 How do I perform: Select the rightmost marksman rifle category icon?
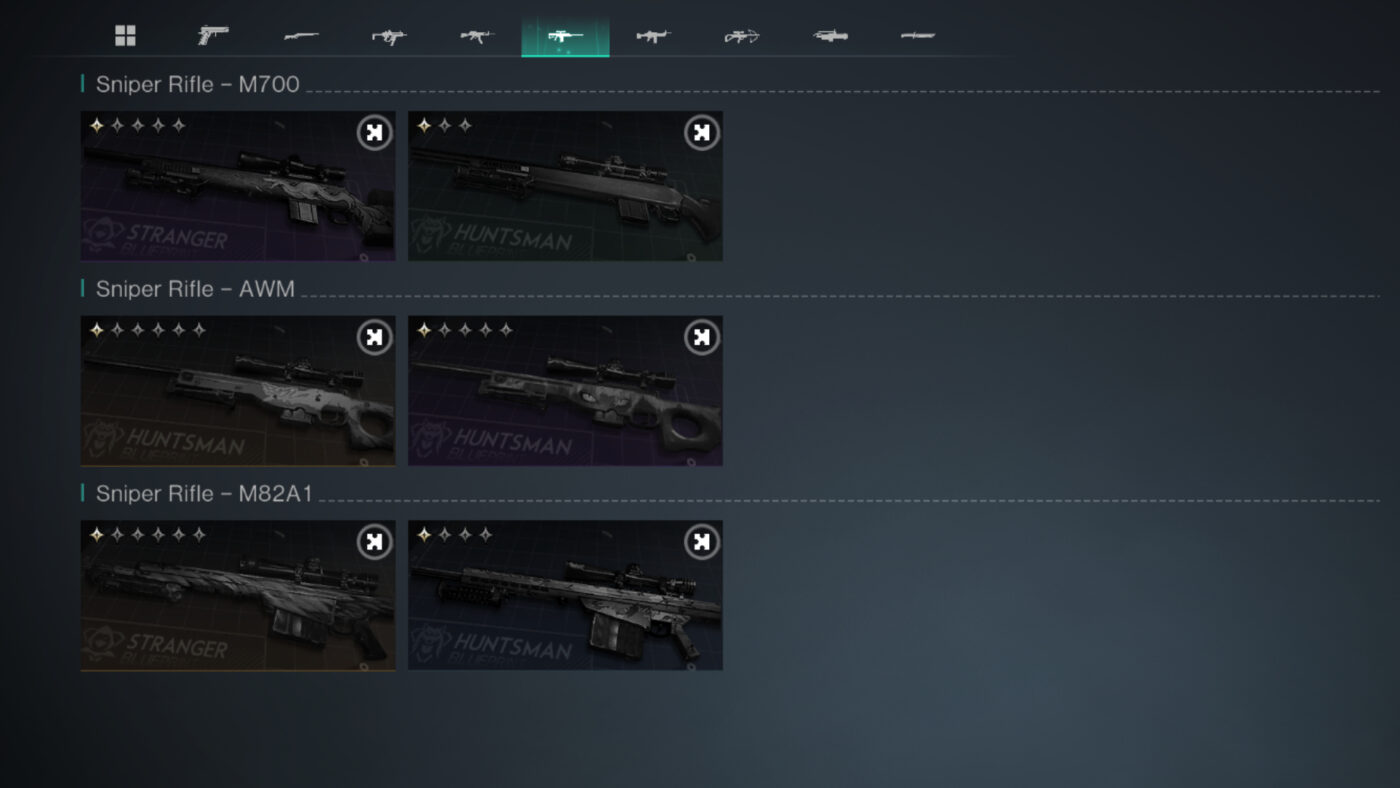click(x=916, y=36)
